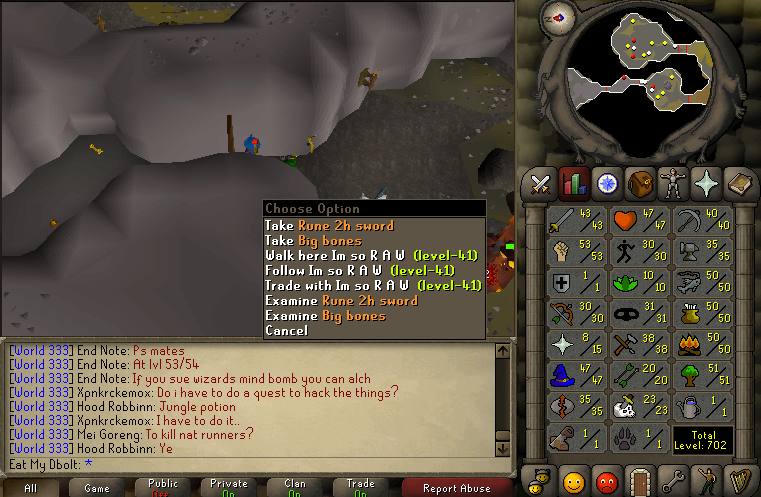Switch chat filter to Game

[x=97, y=488]
